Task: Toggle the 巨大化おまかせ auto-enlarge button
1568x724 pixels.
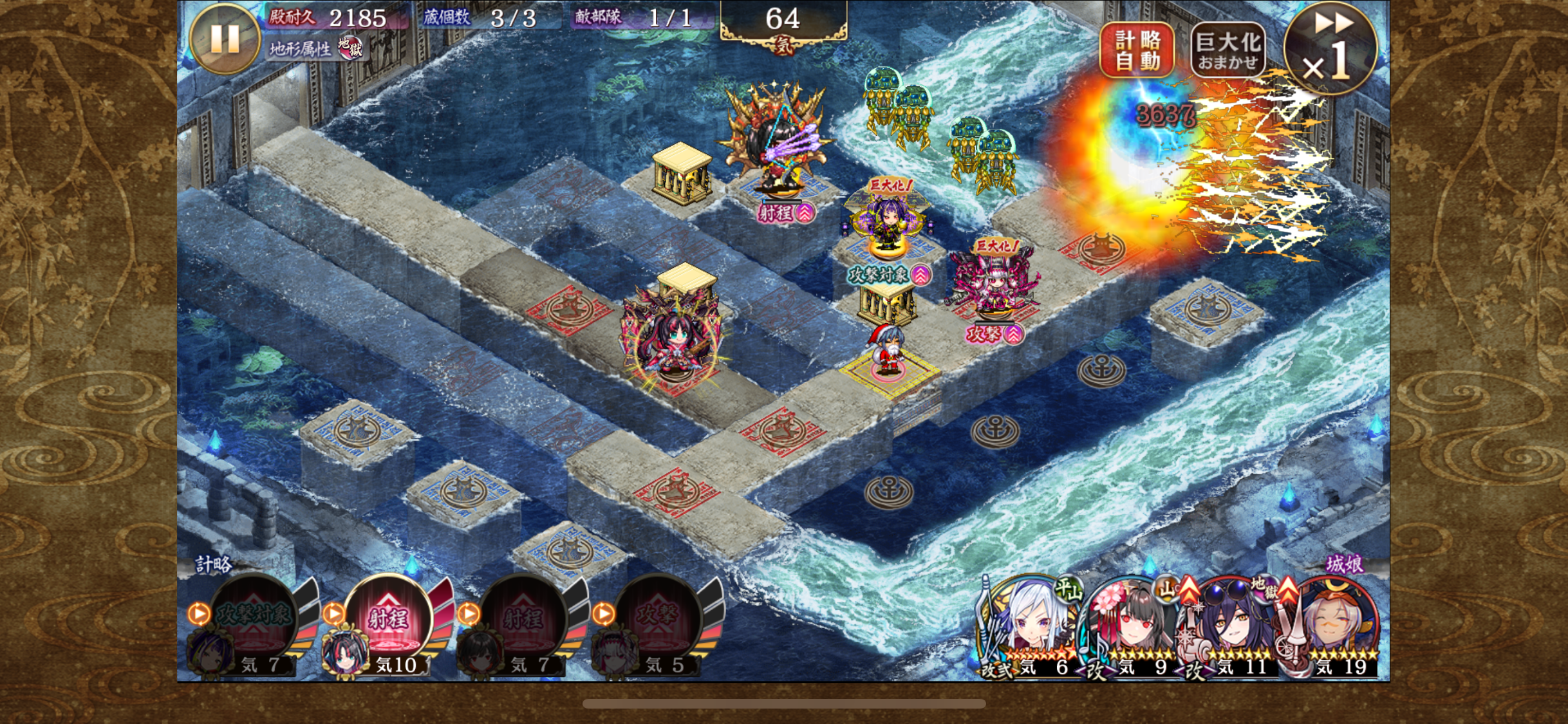Action: [x=1227, y=50]
